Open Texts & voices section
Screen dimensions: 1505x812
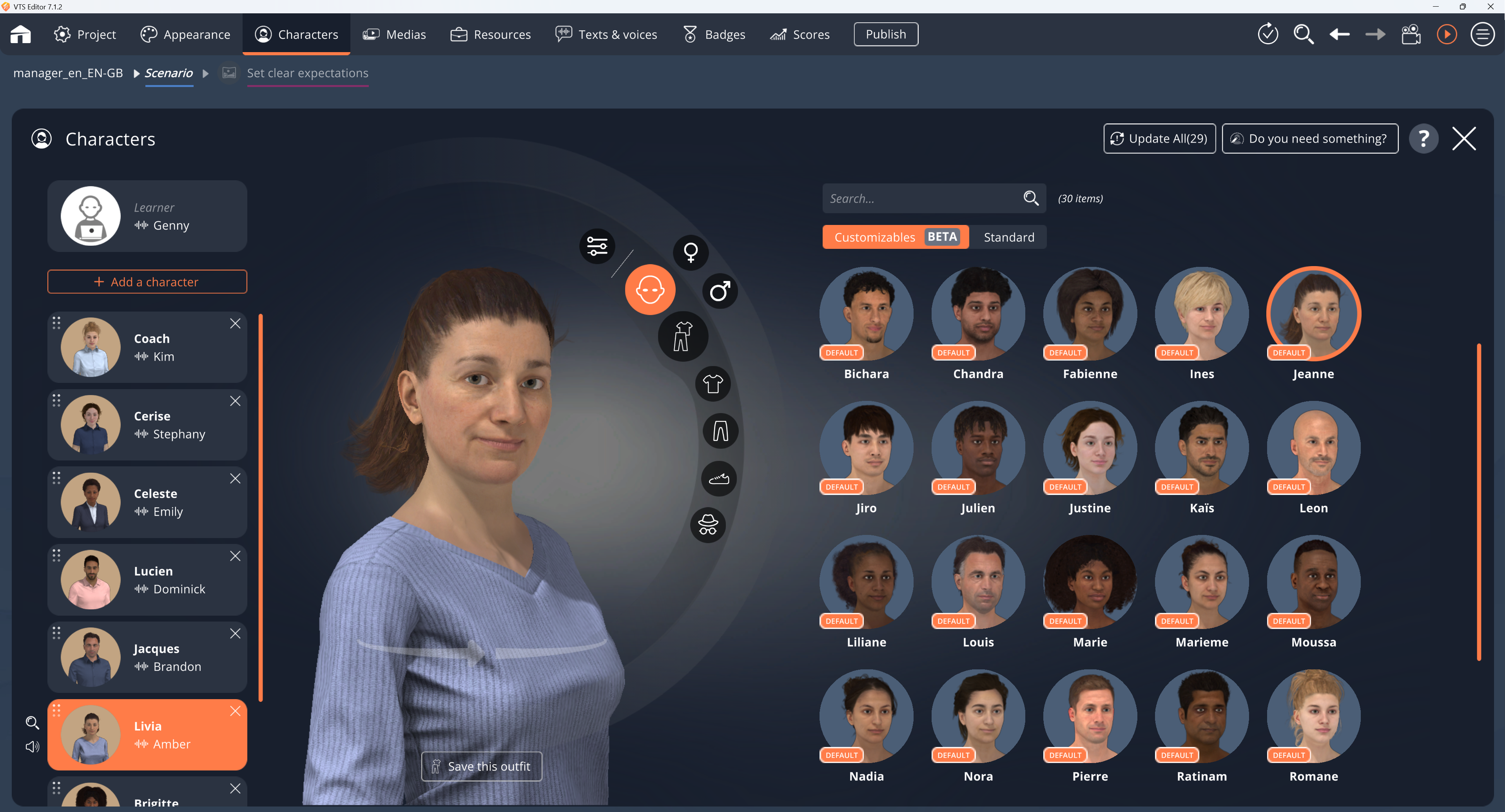[606, 34]
